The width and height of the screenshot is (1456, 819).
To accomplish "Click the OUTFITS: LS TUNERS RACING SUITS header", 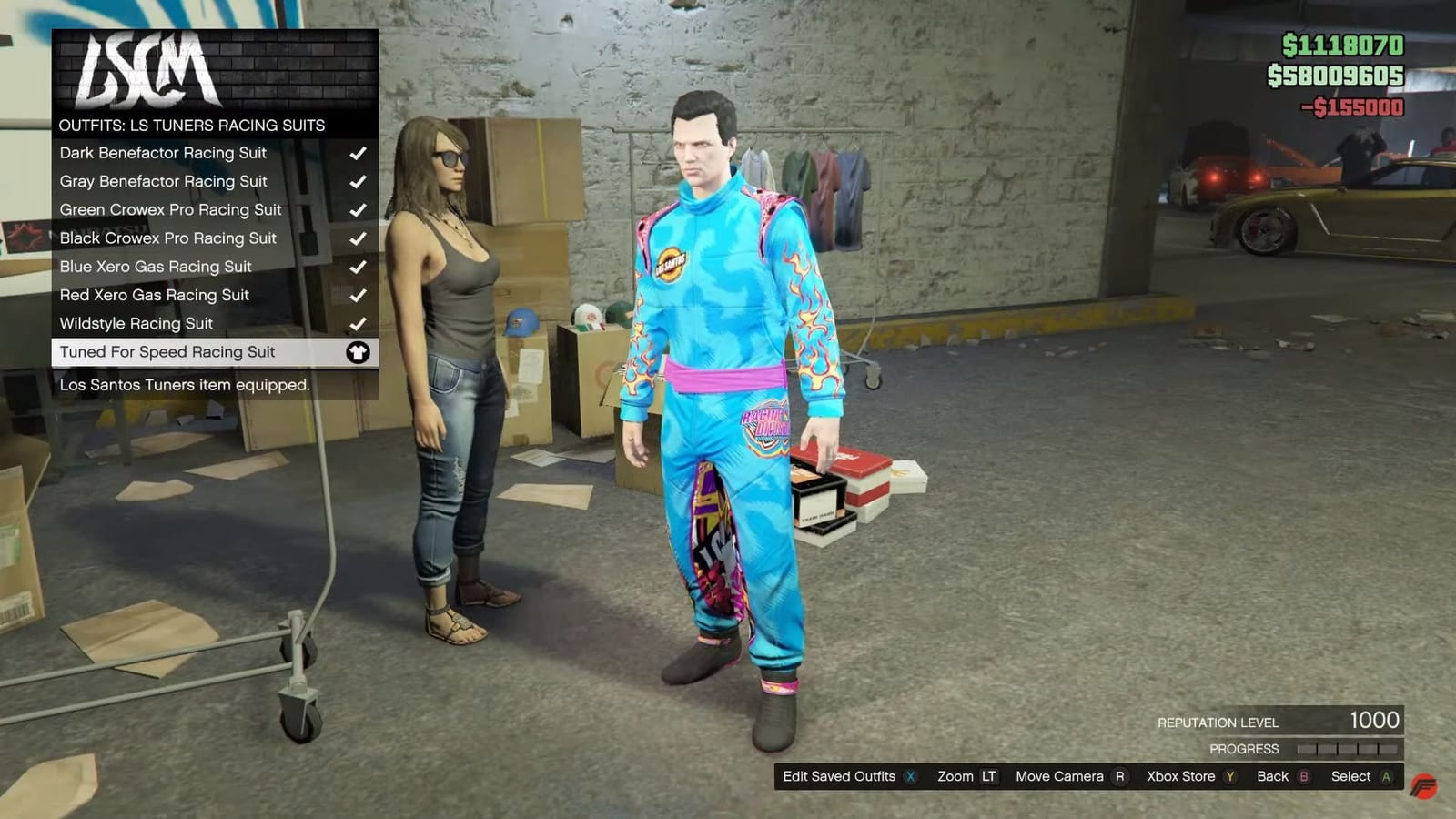I will pos(192,126).
